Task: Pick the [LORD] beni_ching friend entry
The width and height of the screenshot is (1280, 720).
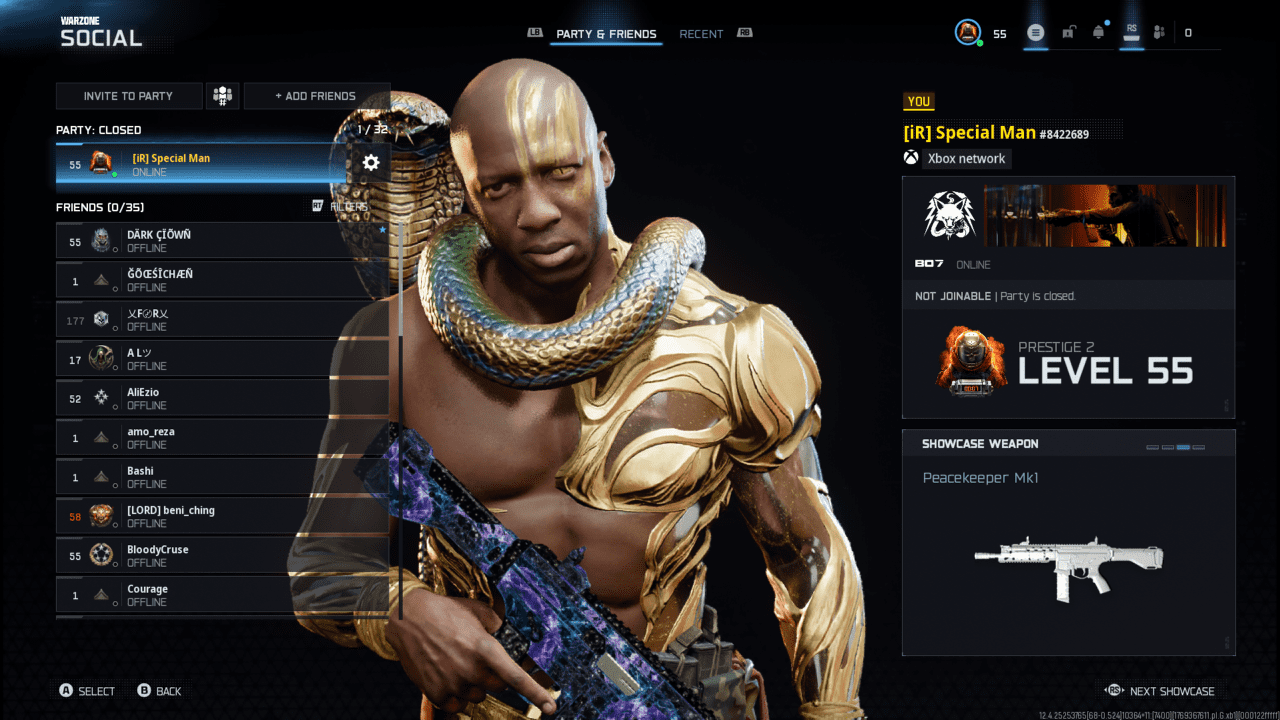Action: pyautogui.click(x=222, y=516)
